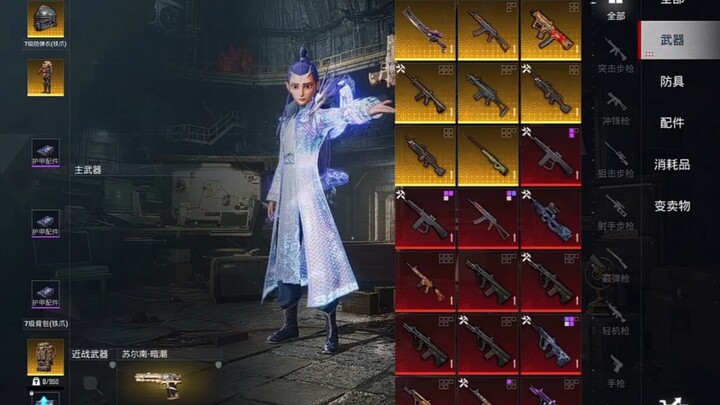Select the red-and-gold SMG in the gold row
This screenshot has width=720, height=405.
(550, 28)
